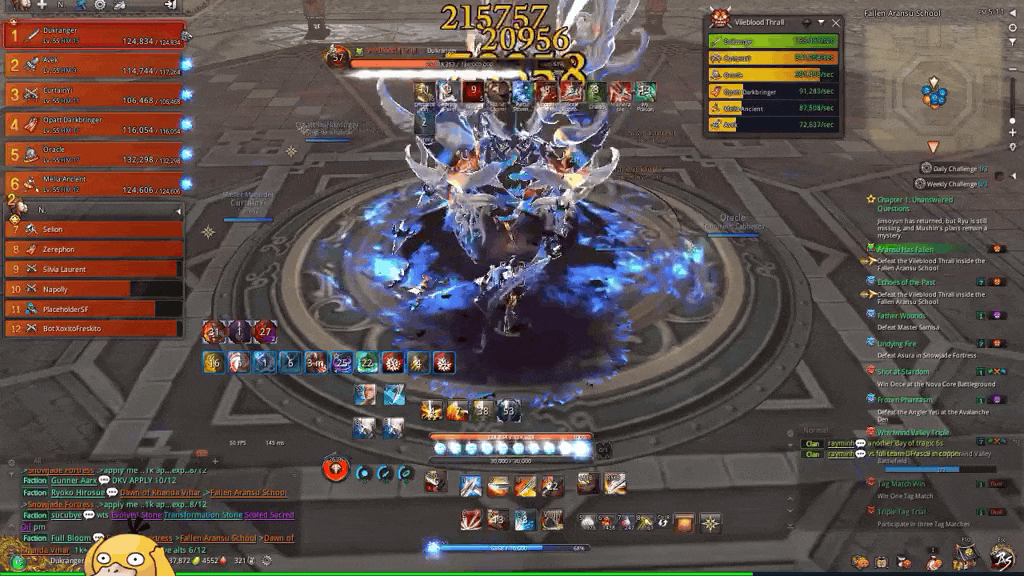Open the damage meter dropdown arrow
Viewport: 1024px width, 576px height.
821,21
